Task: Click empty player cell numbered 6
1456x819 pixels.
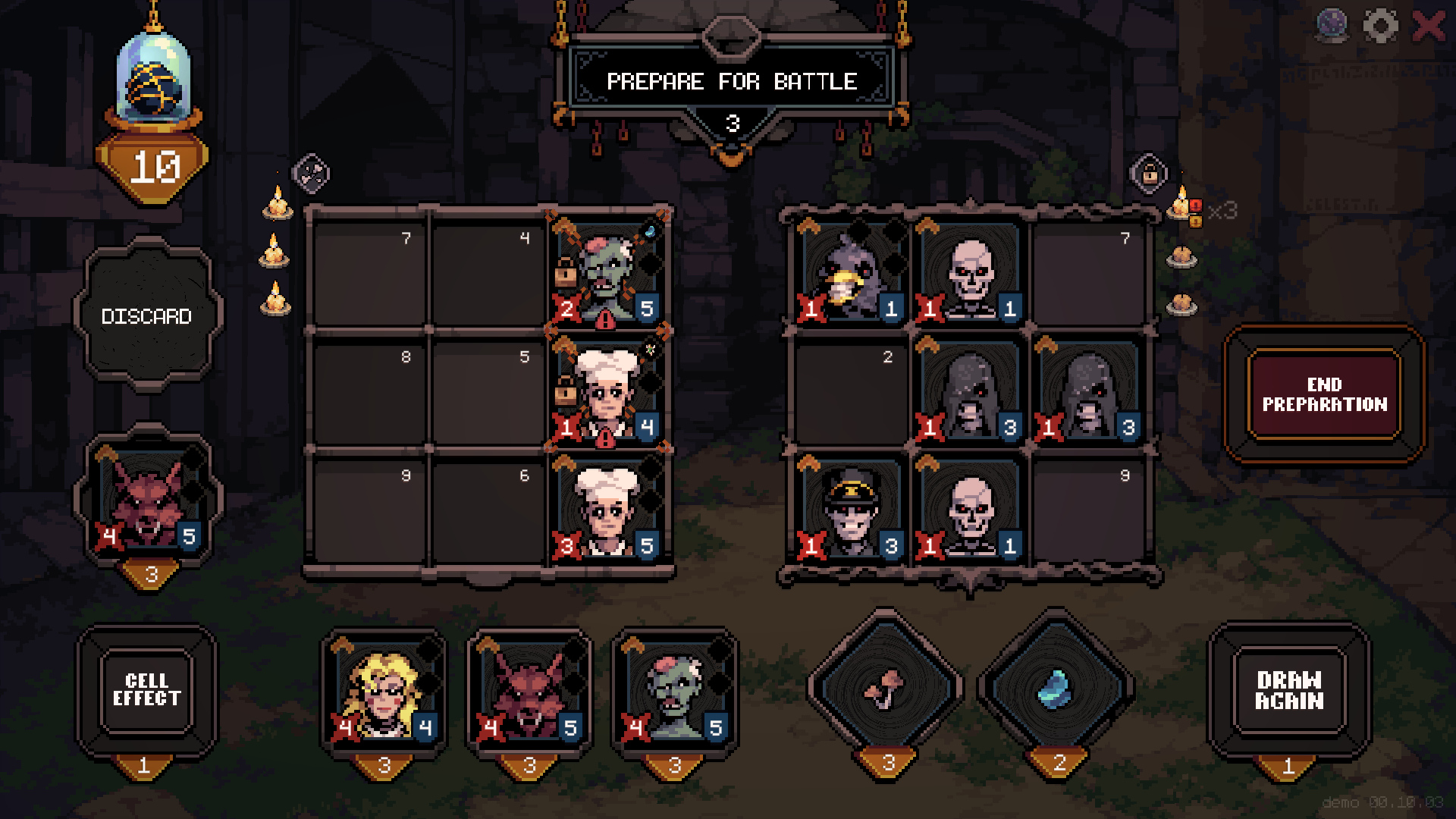Action: click(487, 508)
